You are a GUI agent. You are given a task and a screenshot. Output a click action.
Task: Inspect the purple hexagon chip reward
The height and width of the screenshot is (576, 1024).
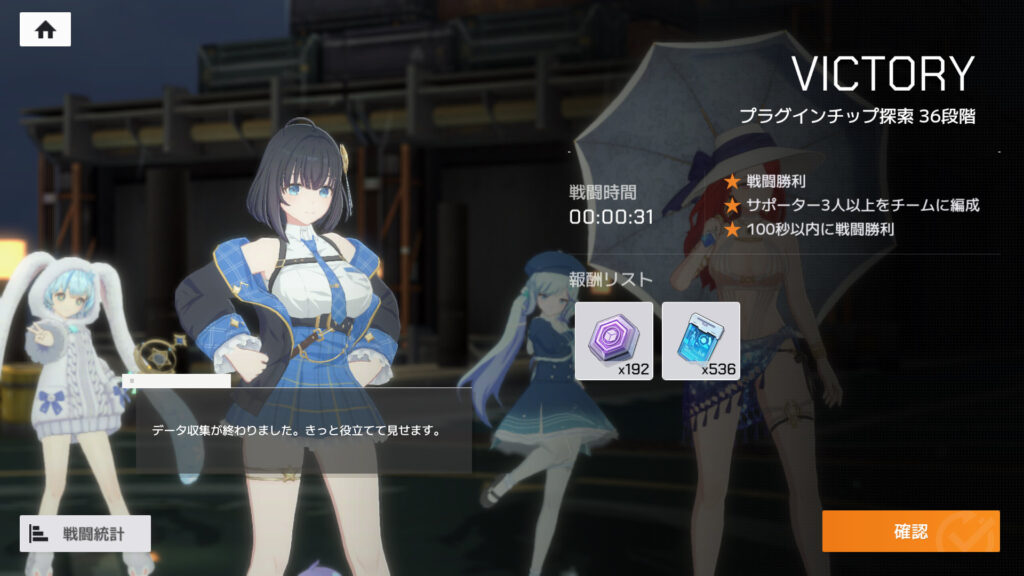(613, 341)
